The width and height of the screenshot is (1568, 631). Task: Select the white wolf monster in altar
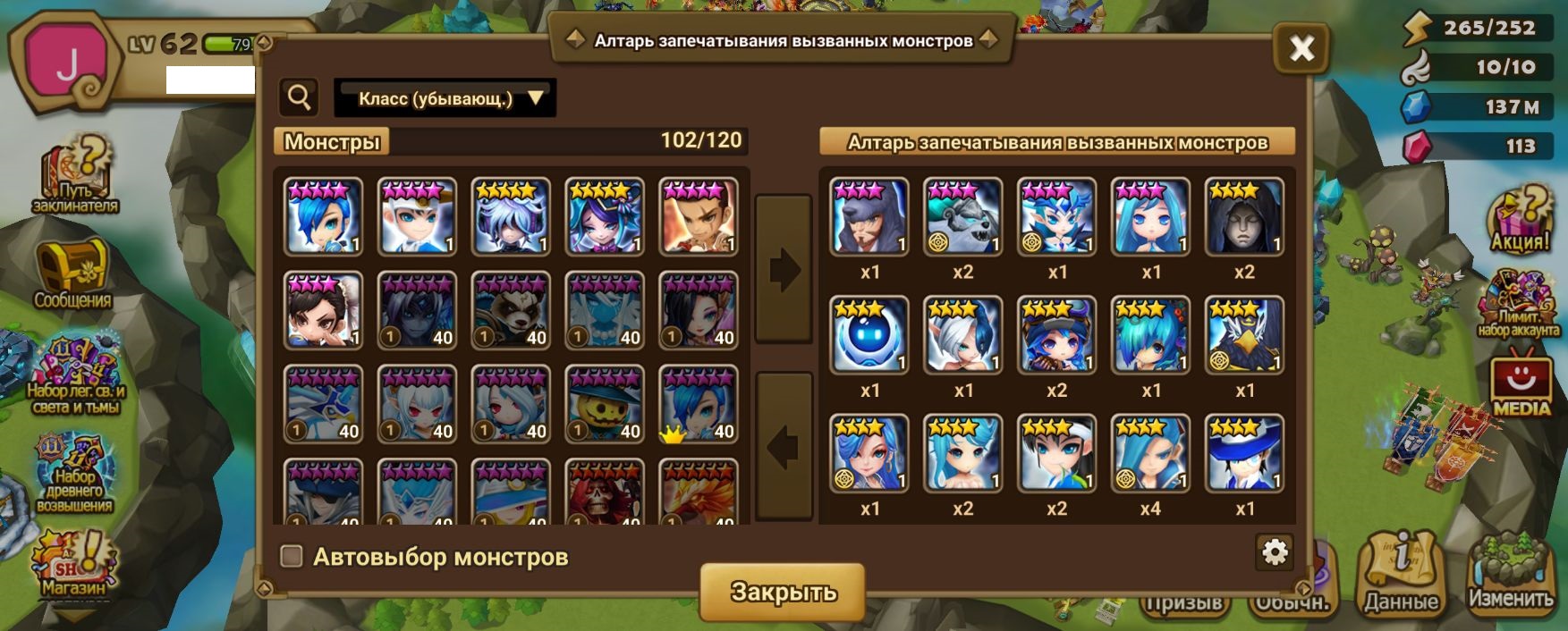[962, 217]
